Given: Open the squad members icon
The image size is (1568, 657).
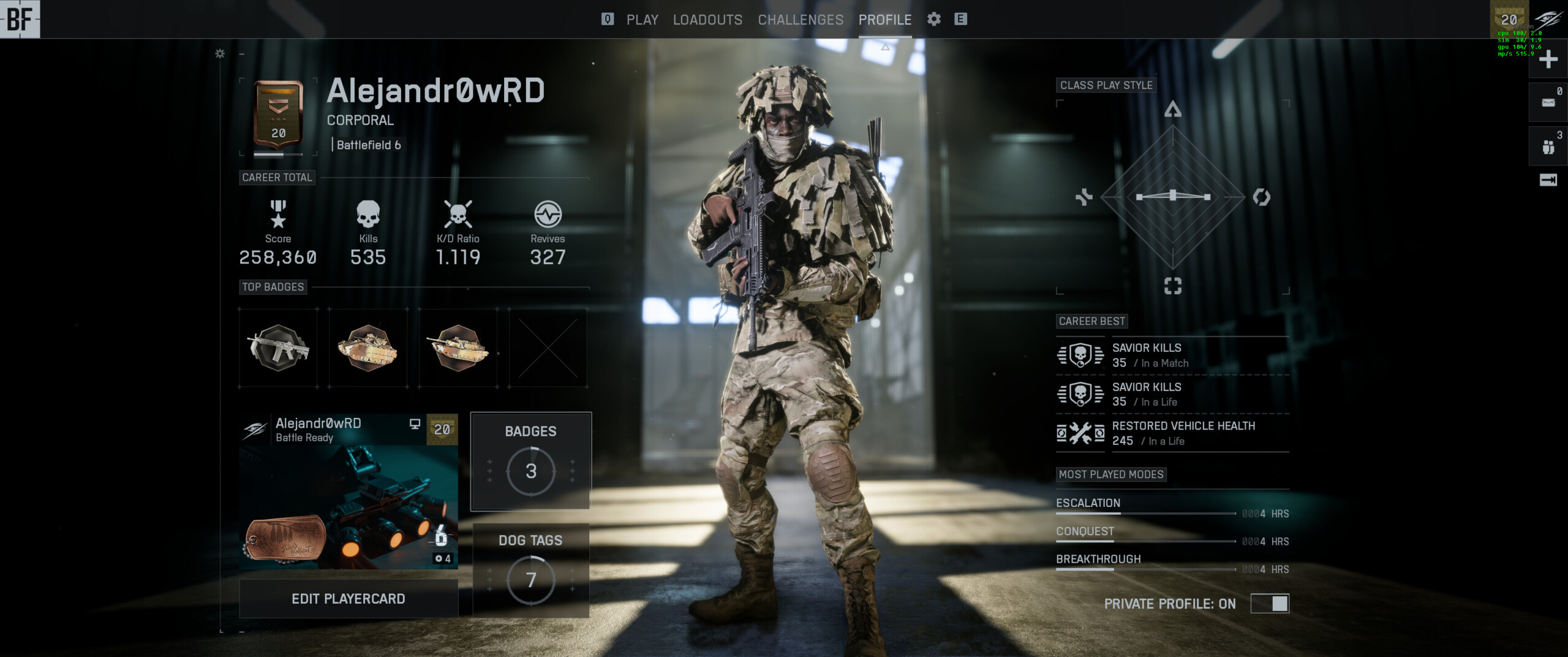Looking at the screenshot, I should point(1548,146).
